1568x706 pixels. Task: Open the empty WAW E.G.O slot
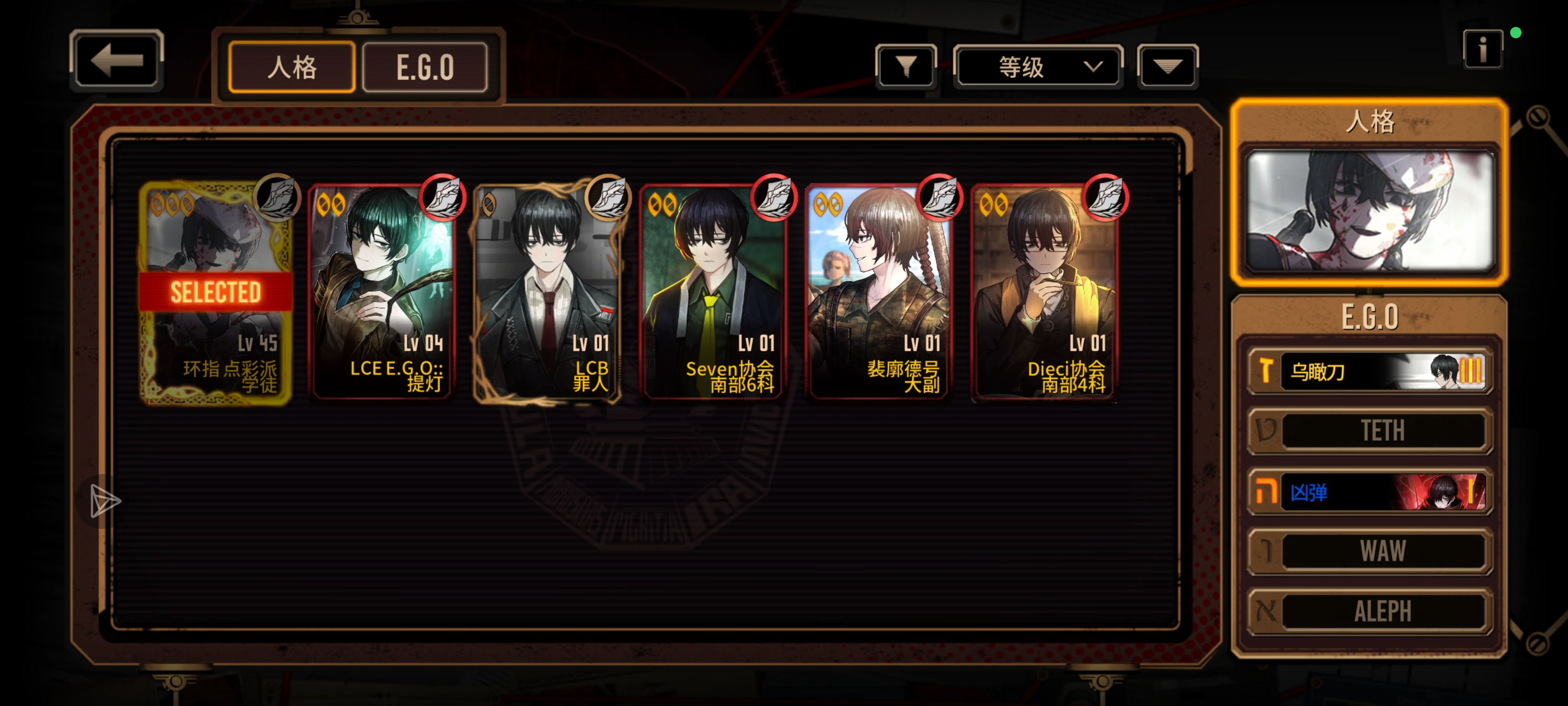pyautogui.click(x=1370, y=551)
